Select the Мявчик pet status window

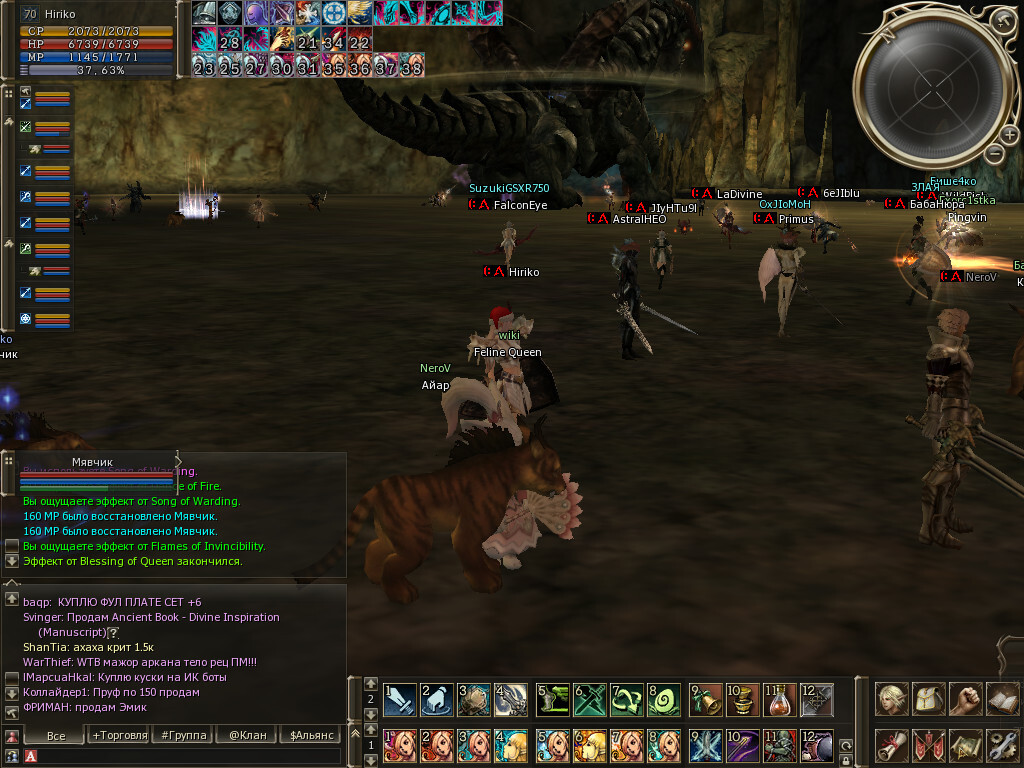92,462
